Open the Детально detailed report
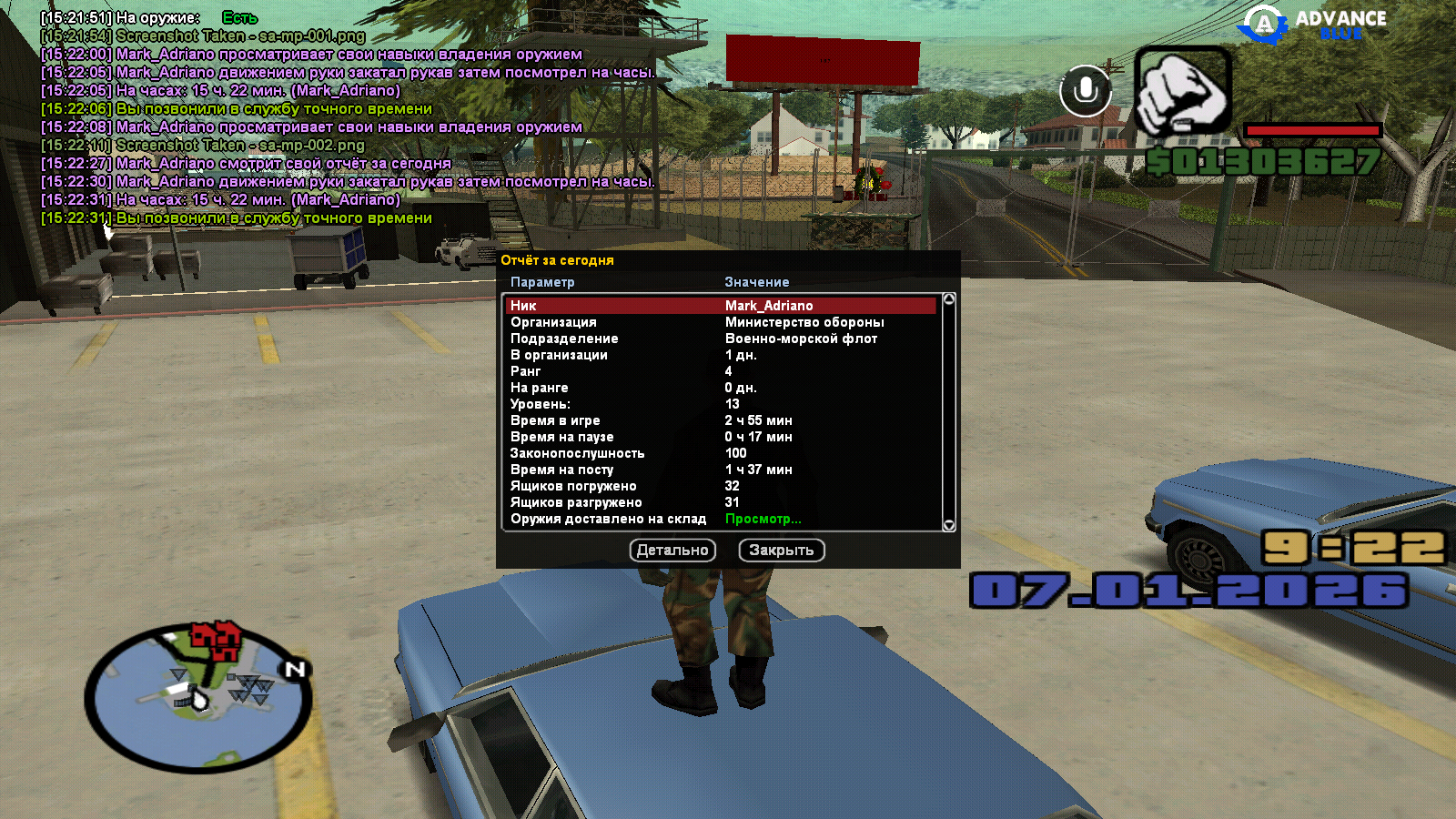 672,551
